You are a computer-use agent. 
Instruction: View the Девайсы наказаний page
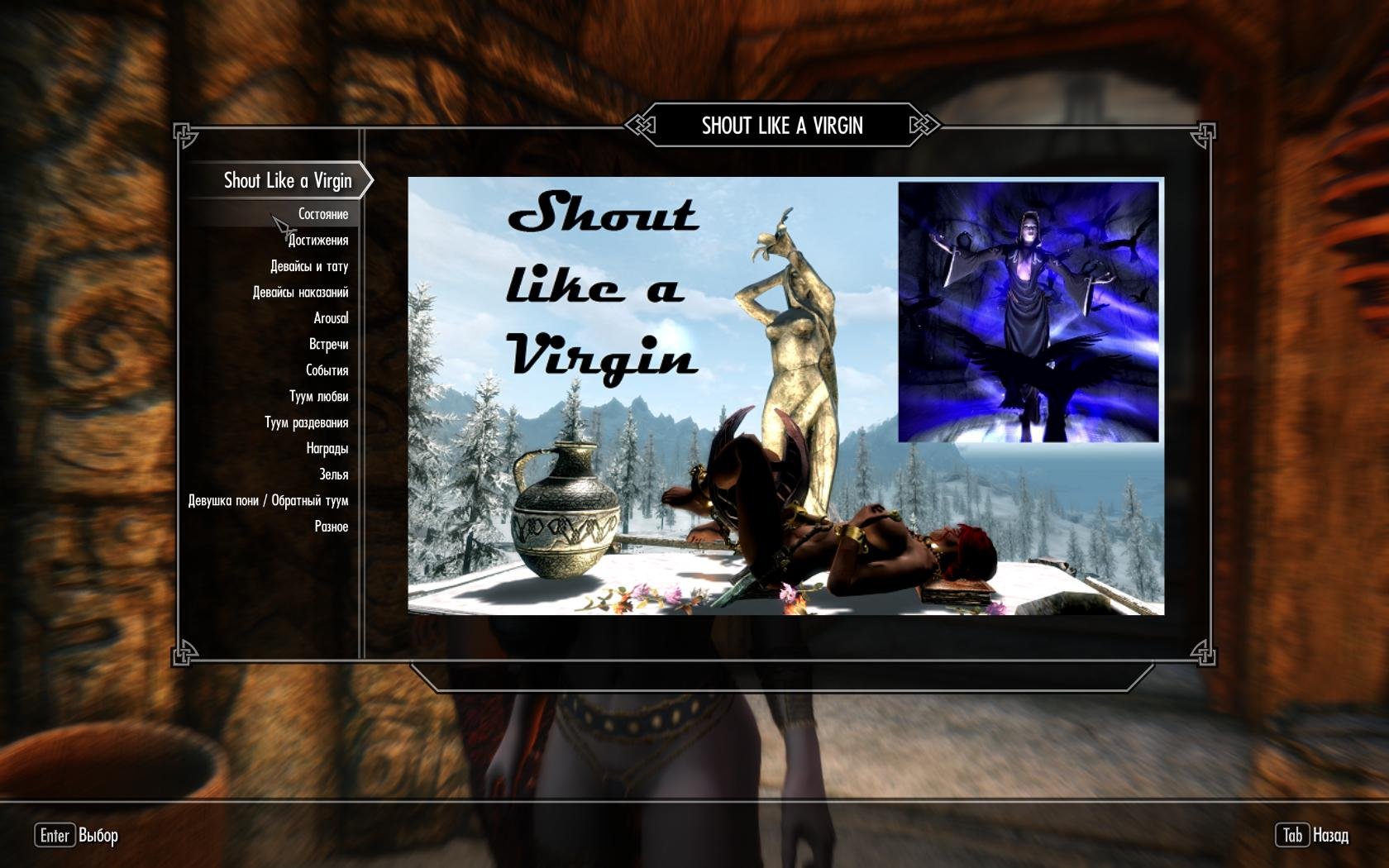pyautogui.click(x=303, y=291)
